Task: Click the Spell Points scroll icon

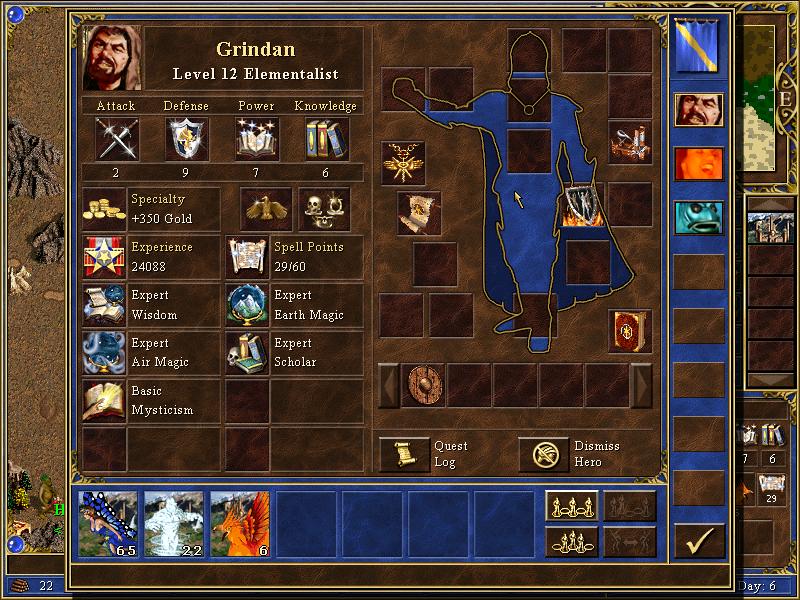Action: [247, 257]
